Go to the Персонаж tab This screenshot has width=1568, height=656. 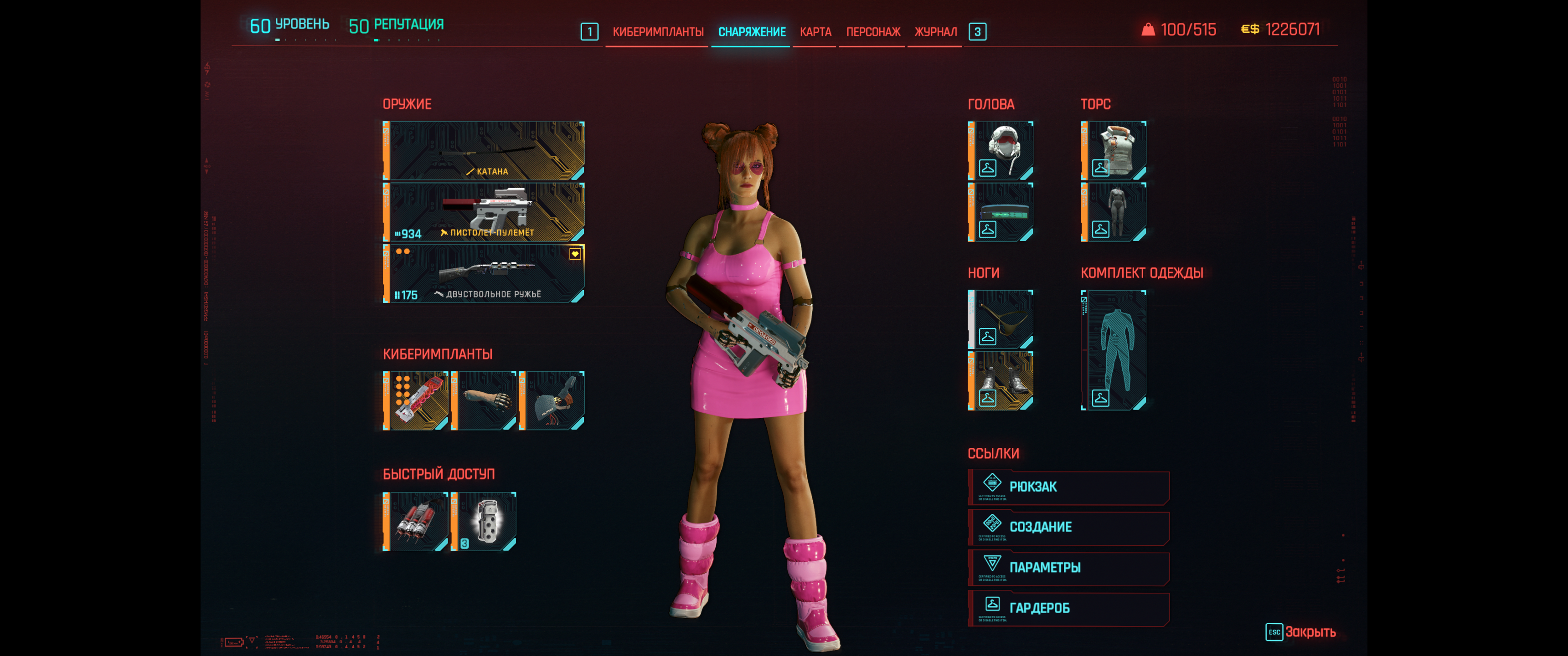tap(873, 31)
